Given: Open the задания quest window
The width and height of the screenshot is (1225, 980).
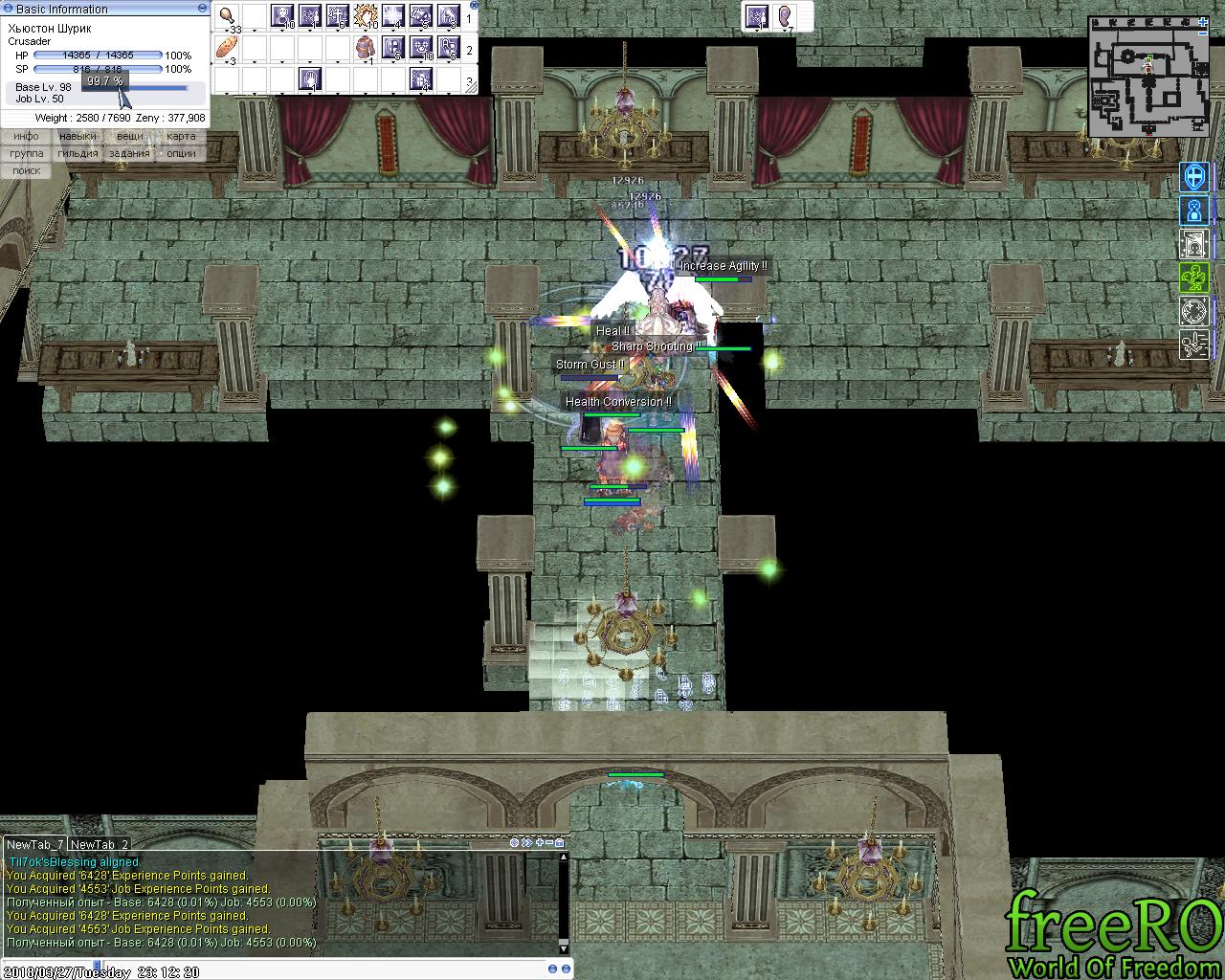Looking at the screenshot, I should click(129, 153).
